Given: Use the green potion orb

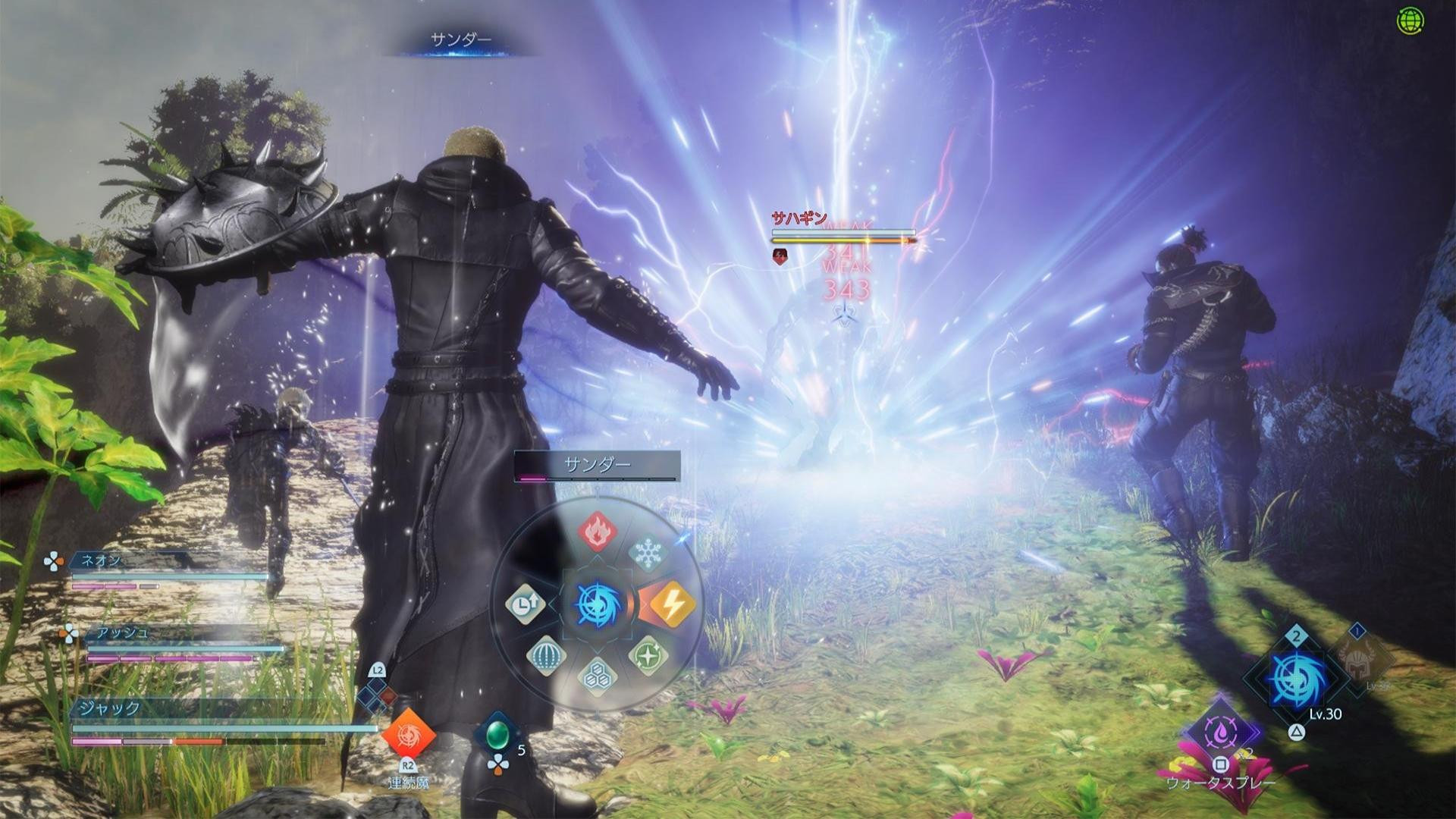Looking at the screenshot, I should tap(497, 734).
